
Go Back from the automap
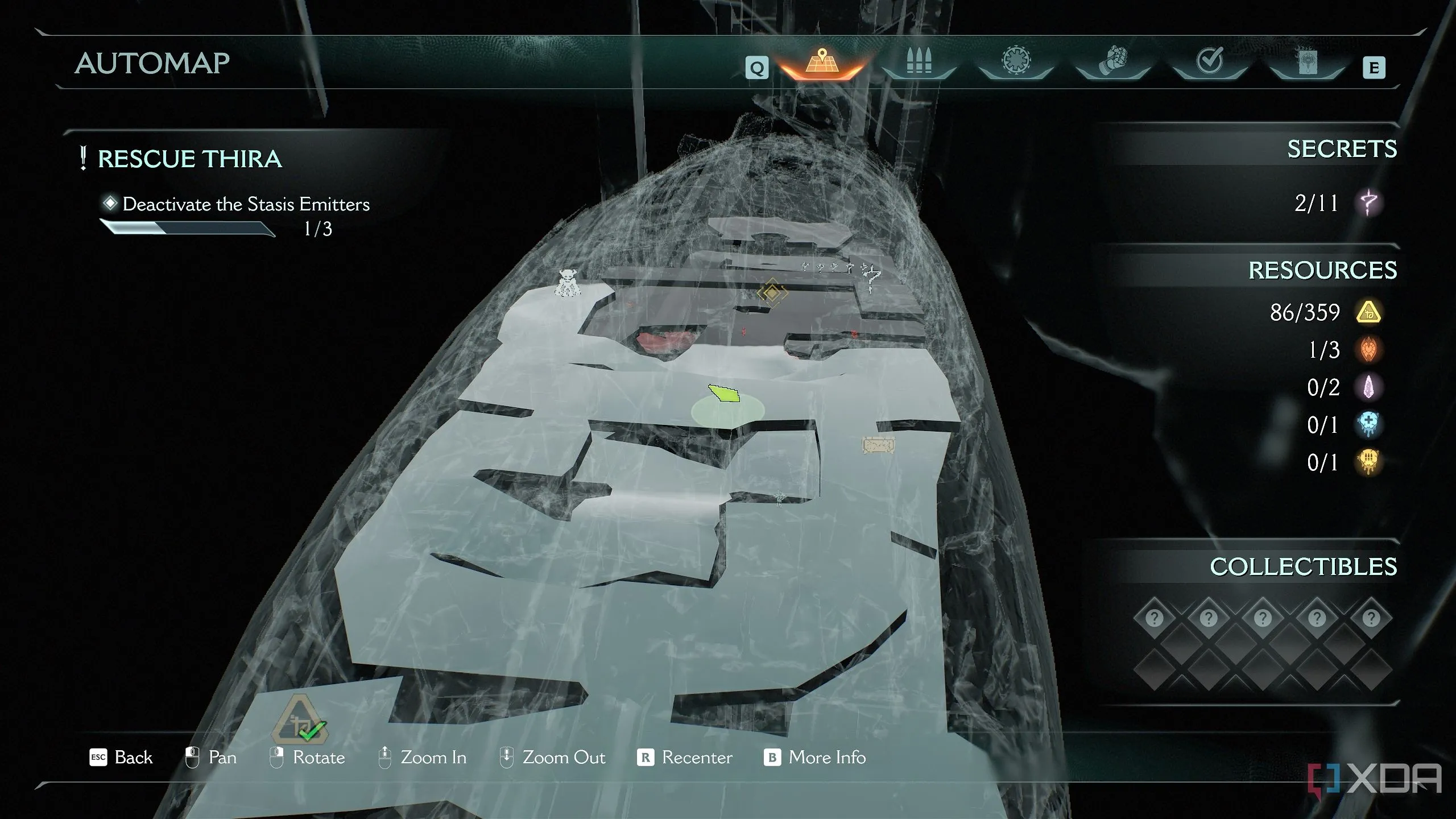(x=122, y=758)
